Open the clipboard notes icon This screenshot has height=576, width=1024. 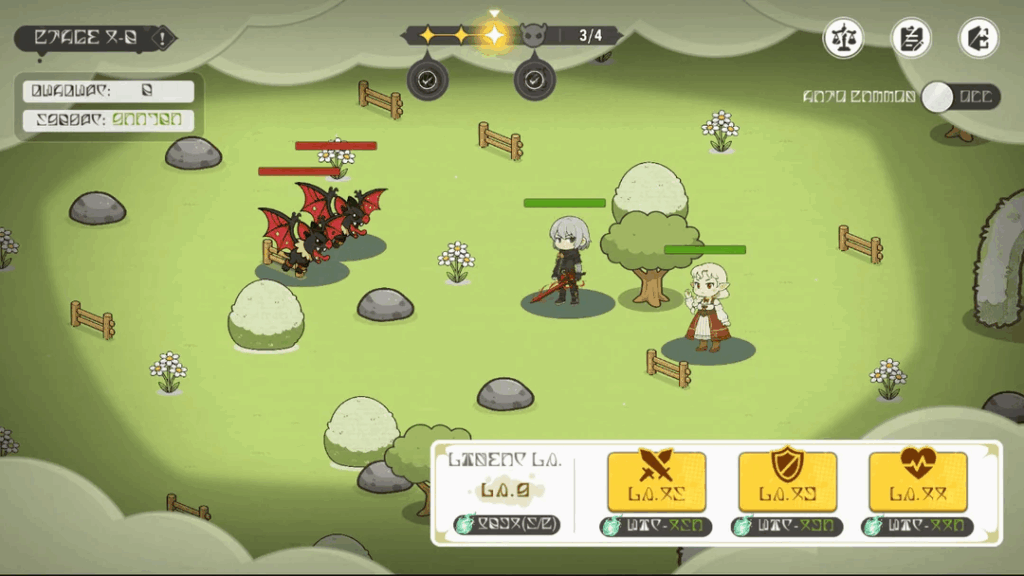click(911, 38)
